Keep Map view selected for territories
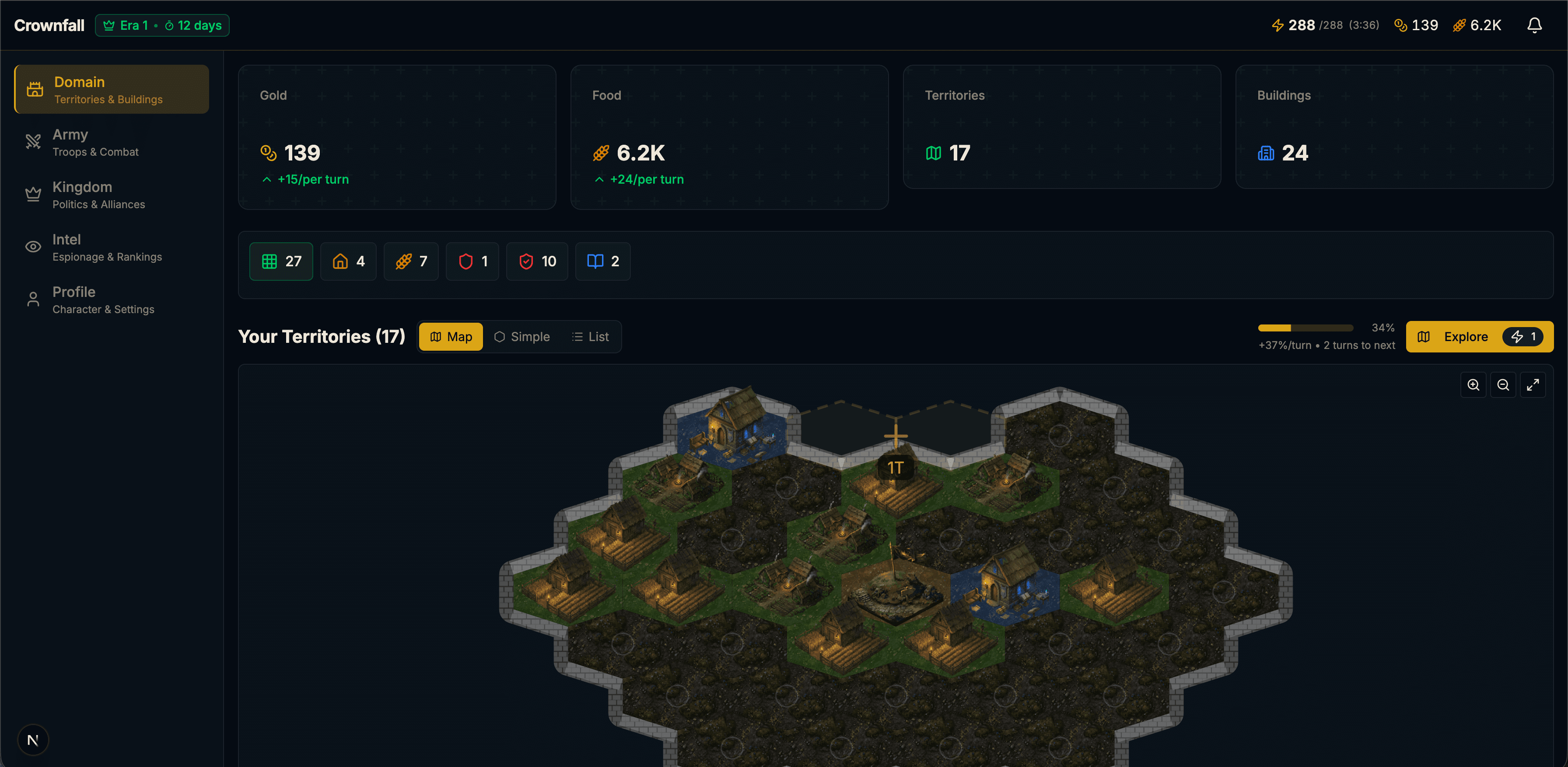Screen dimensions: 1568x767 pyautogui.click(x=451, y=336)
